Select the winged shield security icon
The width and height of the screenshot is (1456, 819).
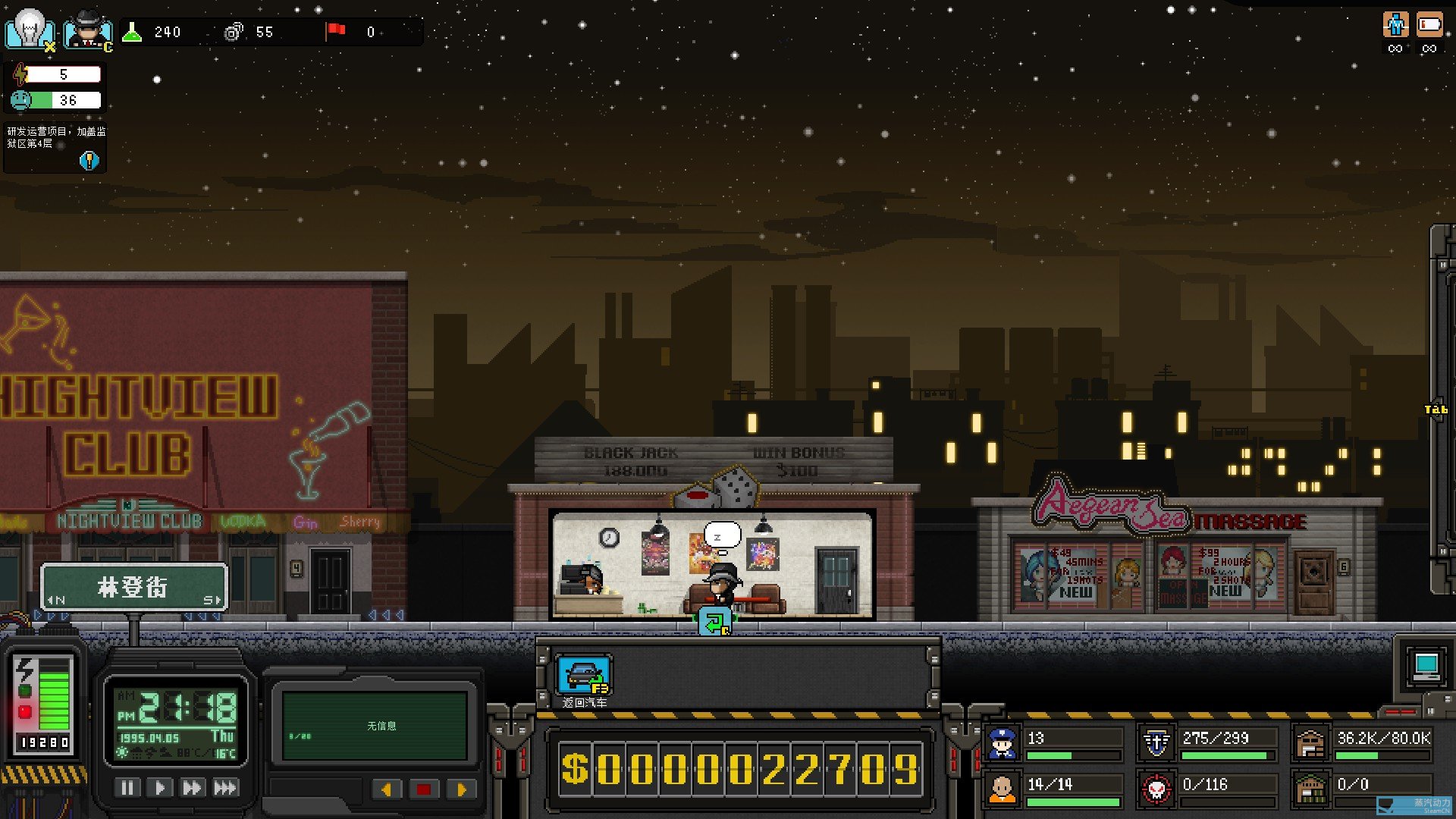coord(1156,743)
